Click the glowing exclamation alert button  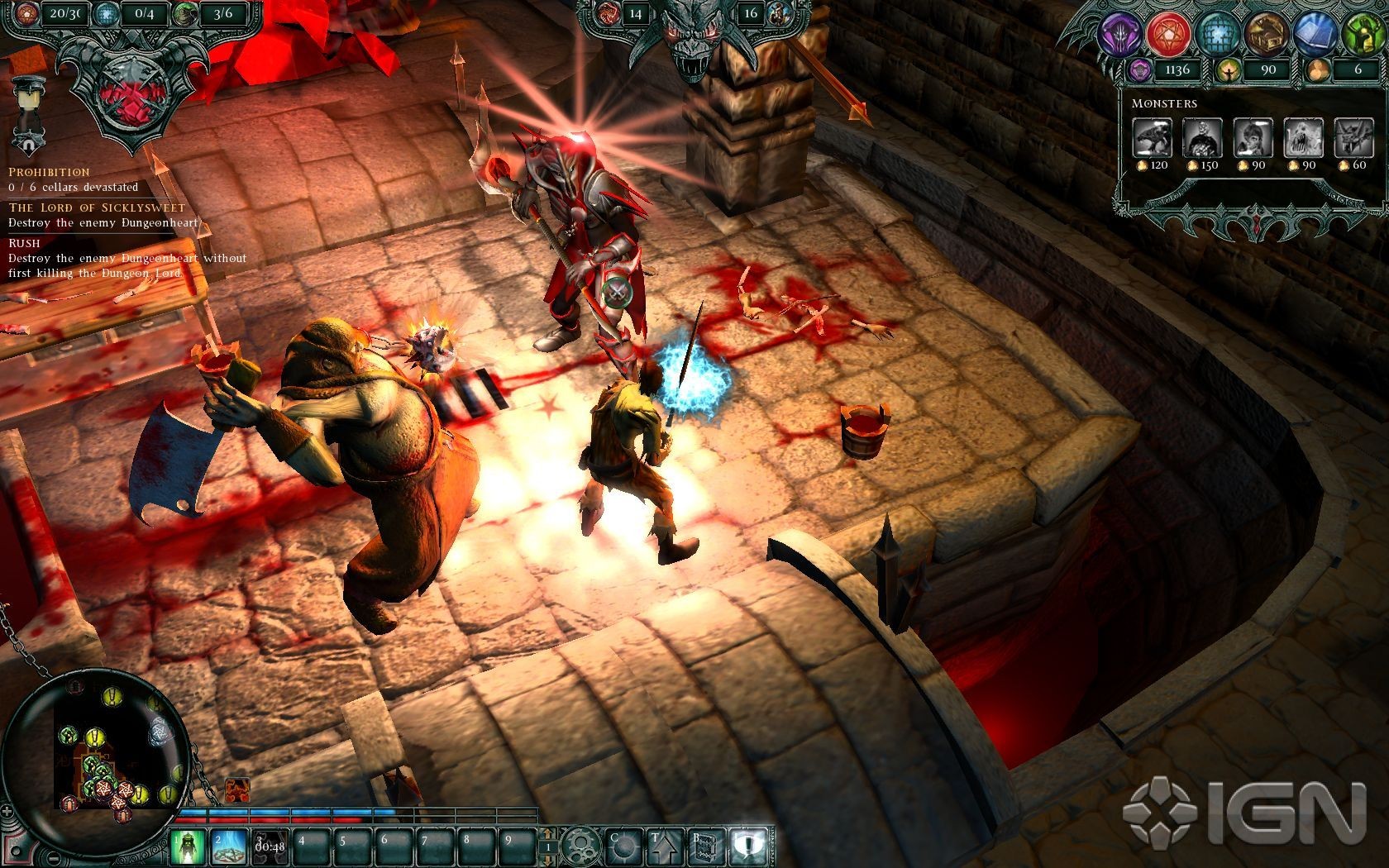click(x=749, y=847)
